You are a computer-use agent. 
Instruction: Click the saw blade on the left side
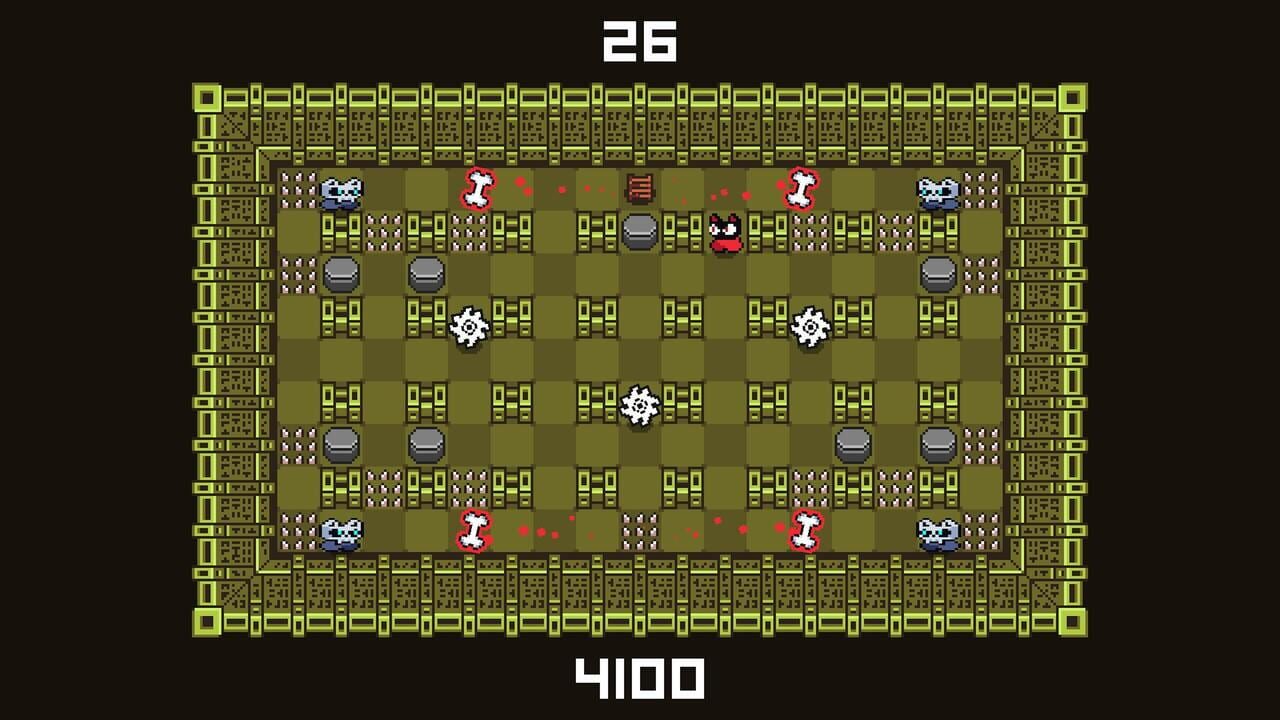tap(470, 326)
